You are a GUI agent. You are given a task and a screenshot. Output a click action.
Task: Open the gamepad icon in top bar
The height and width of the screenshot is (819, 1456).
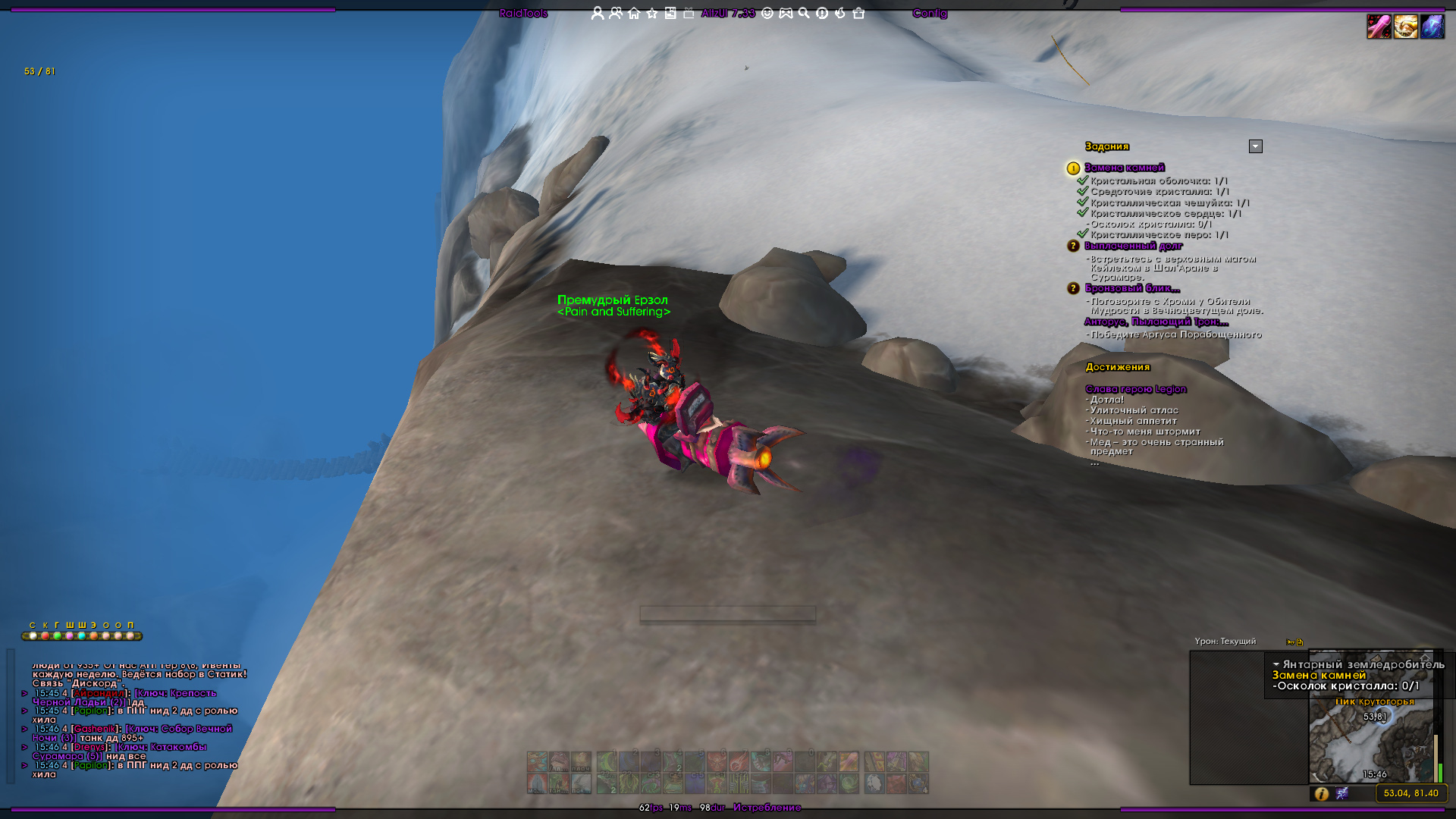[786, 13]
